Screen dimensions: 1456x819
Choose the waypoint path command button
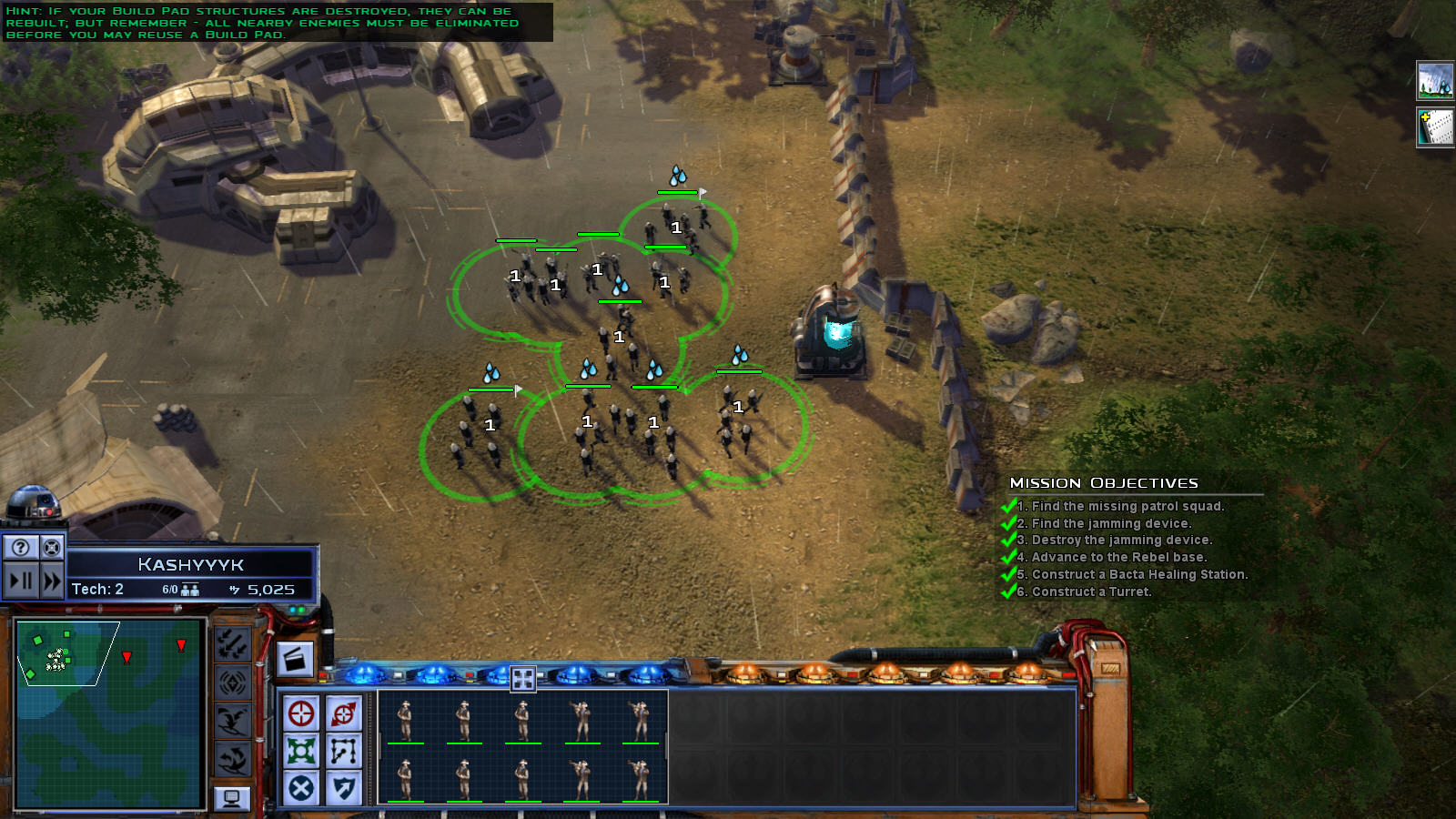[344, 751]
